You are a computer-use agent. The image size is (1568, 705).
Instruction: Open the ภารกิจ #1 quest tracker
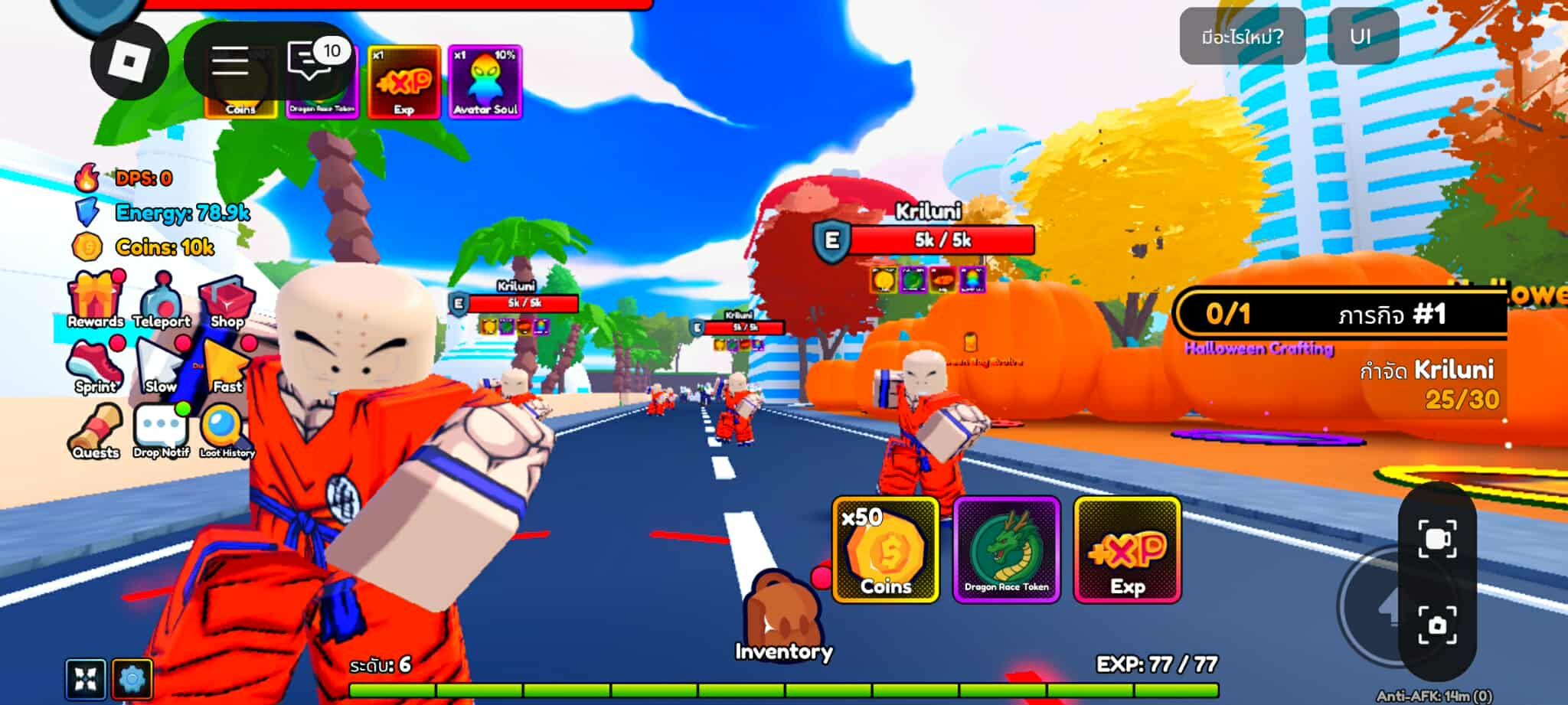[x=1340, y=314]
